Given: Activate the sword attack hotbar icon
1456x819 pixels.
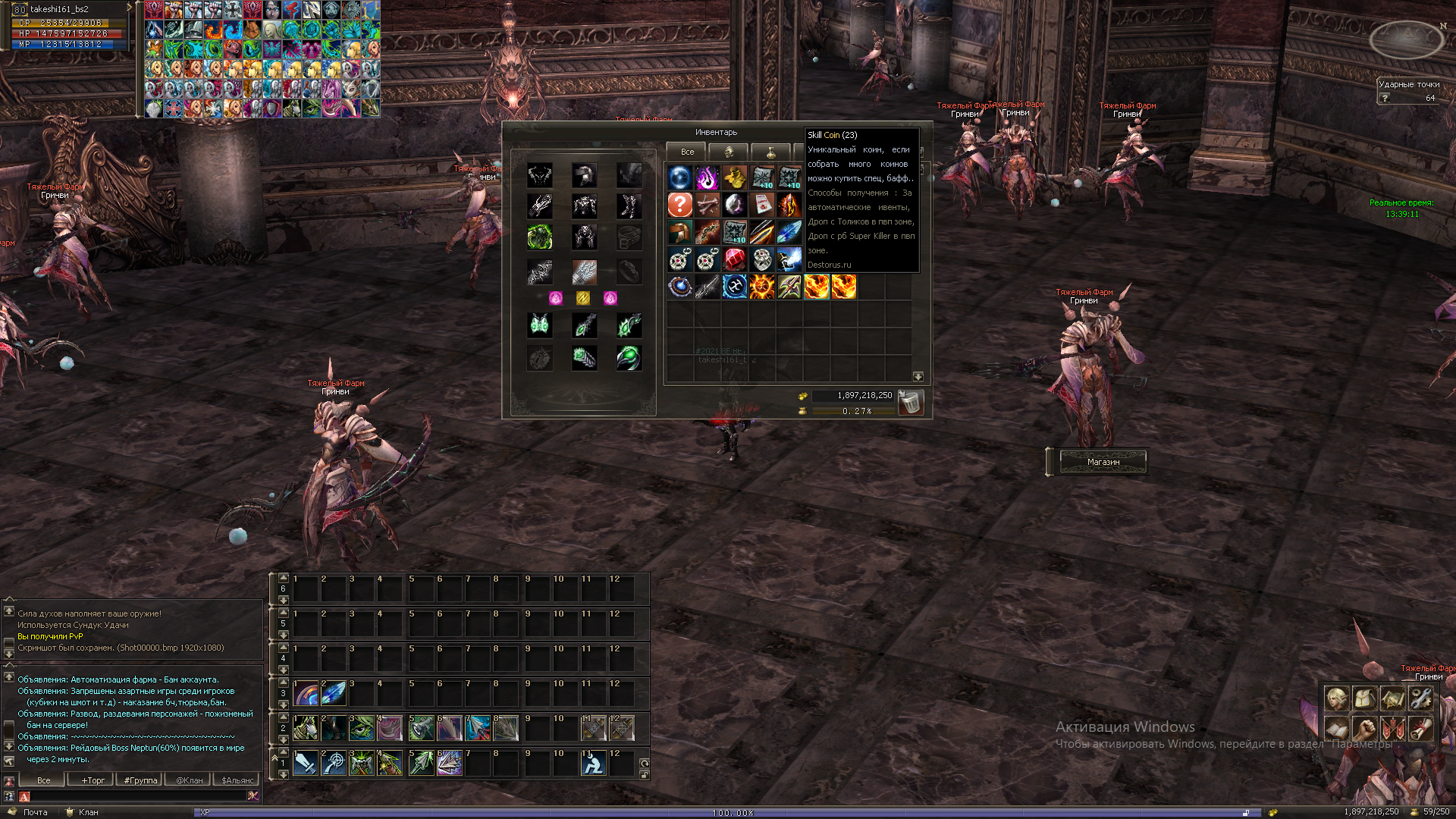Looking at the screenshot, I should point(306,763).
